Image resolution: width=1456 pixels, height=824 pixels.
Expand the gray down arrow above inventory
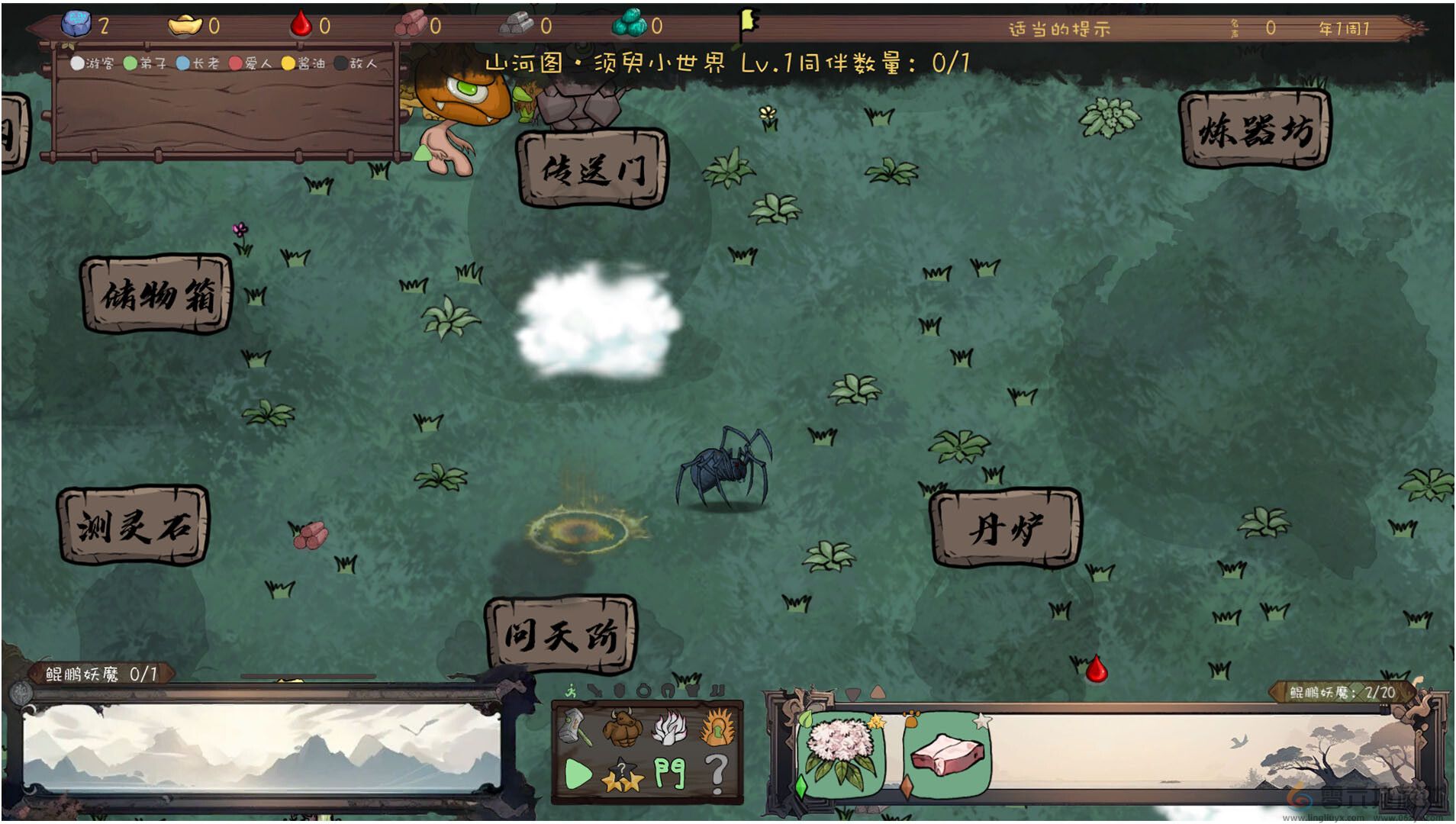pos(852,694)
